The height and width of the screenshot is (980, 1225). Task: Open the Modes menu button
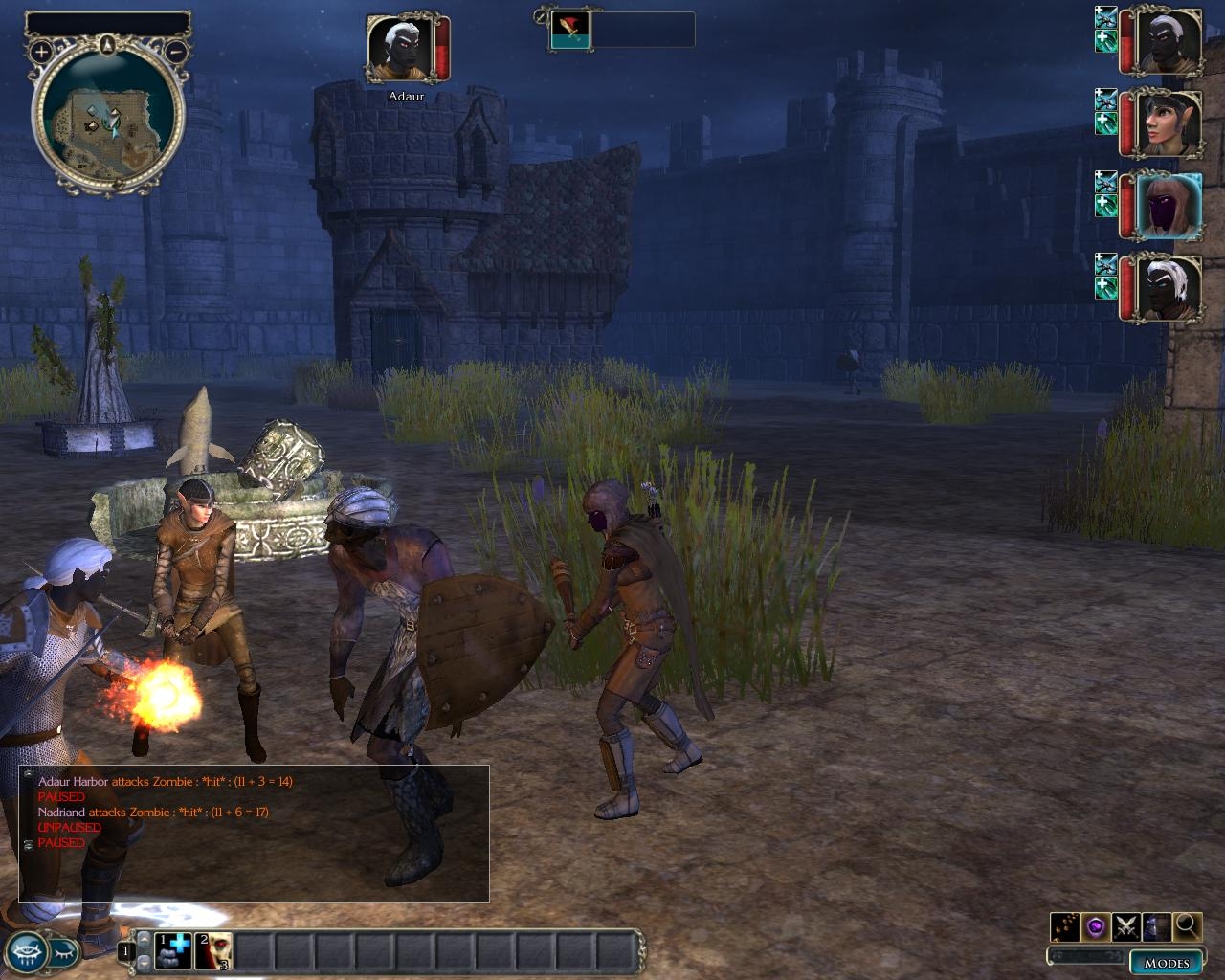tap(1166, 962)
